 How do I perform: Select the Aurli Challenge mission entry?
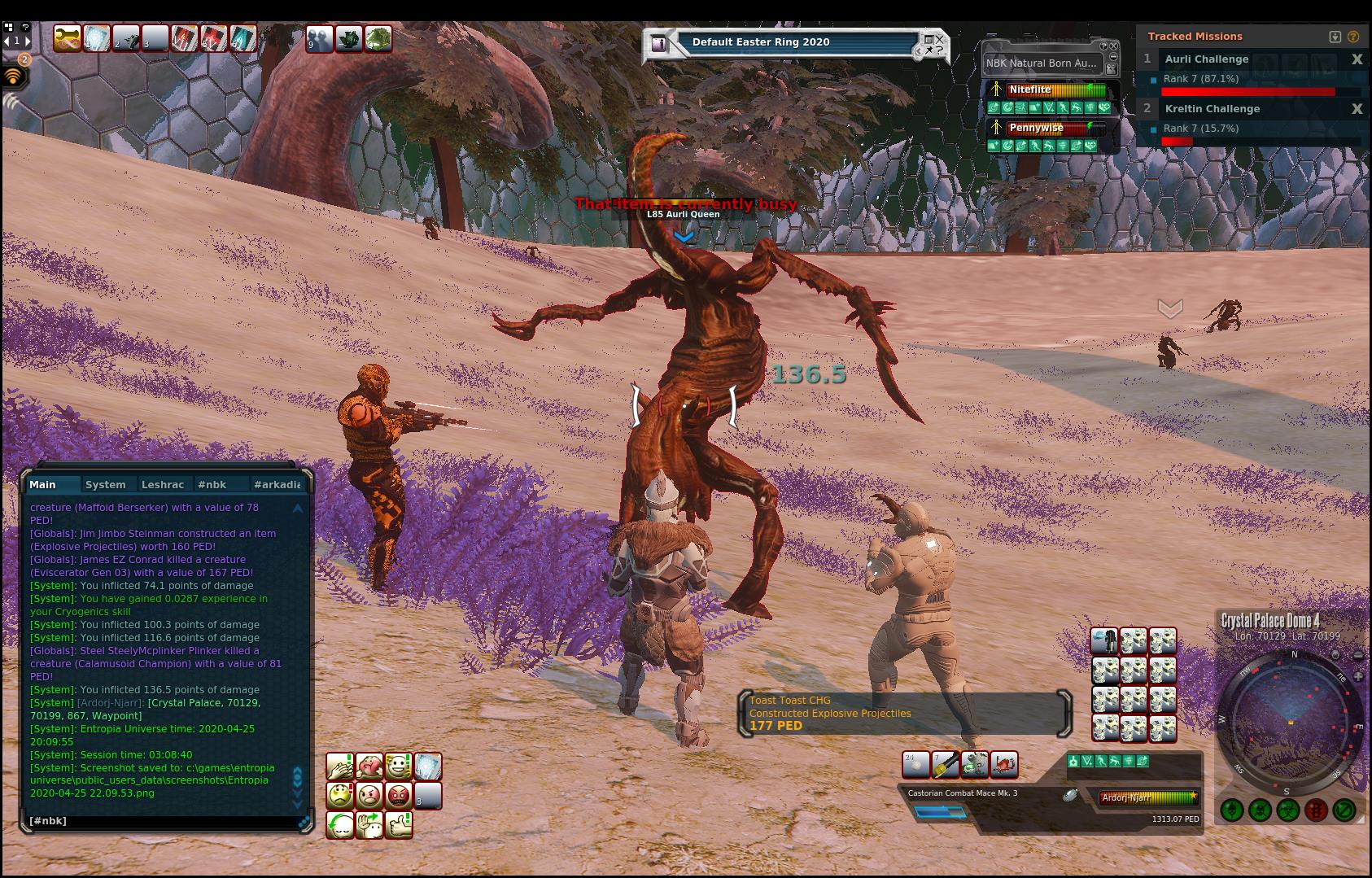(x=1206, y=59)
